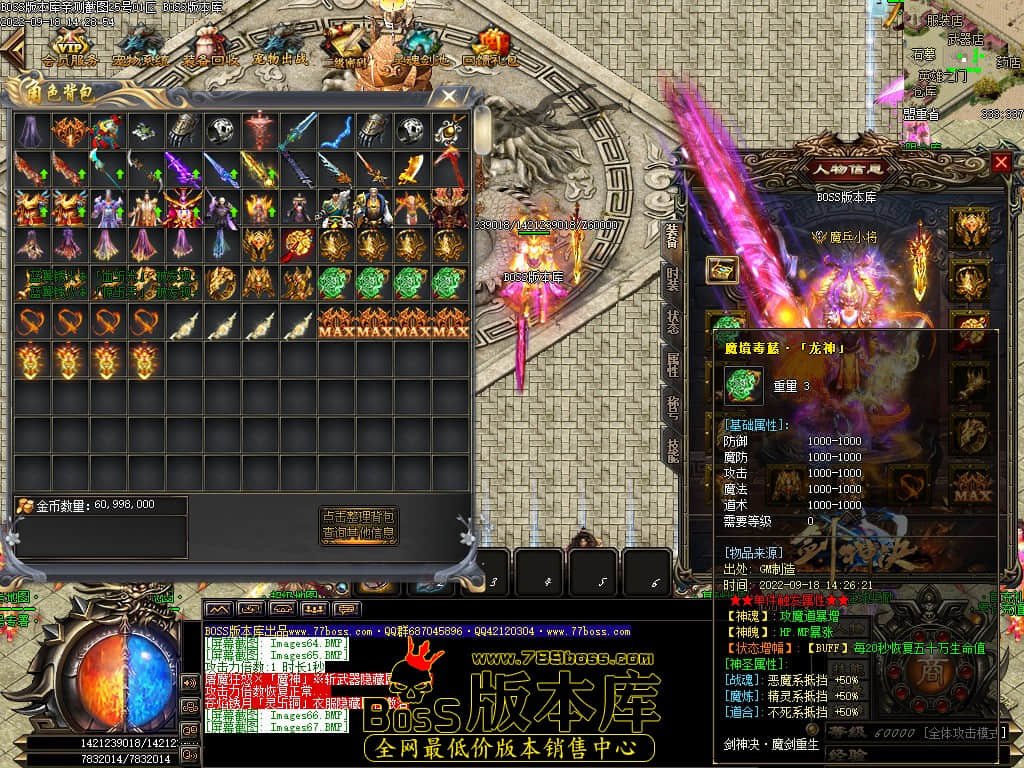Viewport: 1024px width, 768px height.
Task: Close the 角色背包 inventory window
Action: [449, 97]
